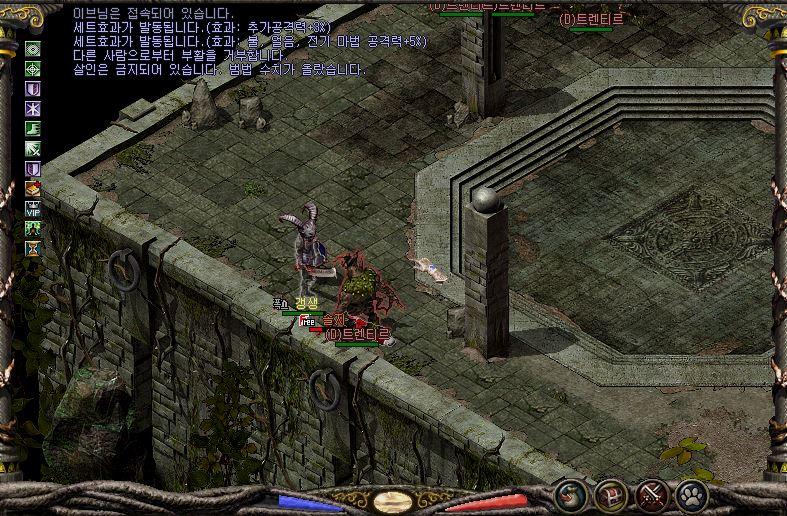
Task: Select the green figure buff icon
Action: [33, 228]
